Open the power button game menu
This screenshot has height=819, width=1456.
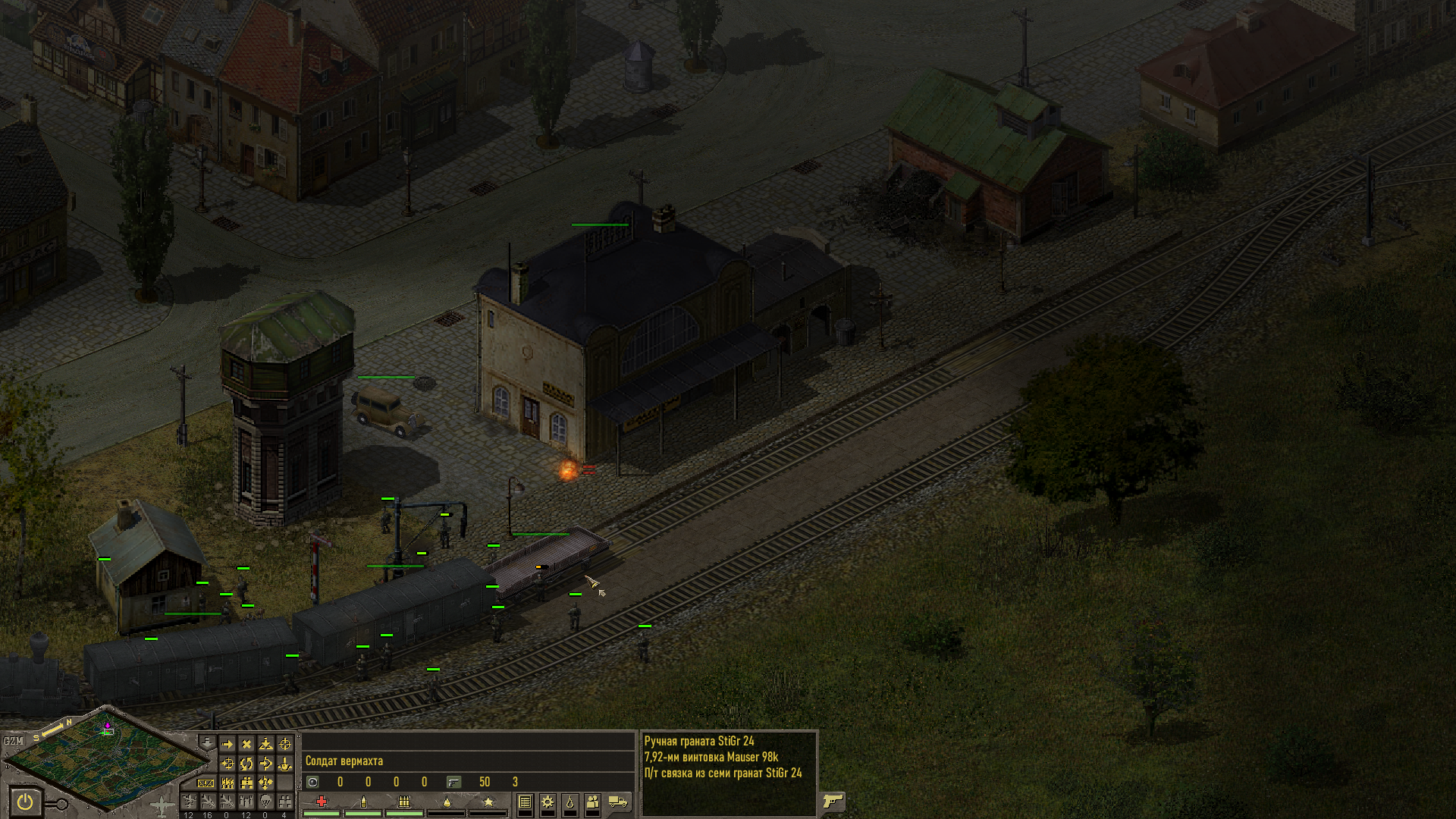click(x=25, y=802)
